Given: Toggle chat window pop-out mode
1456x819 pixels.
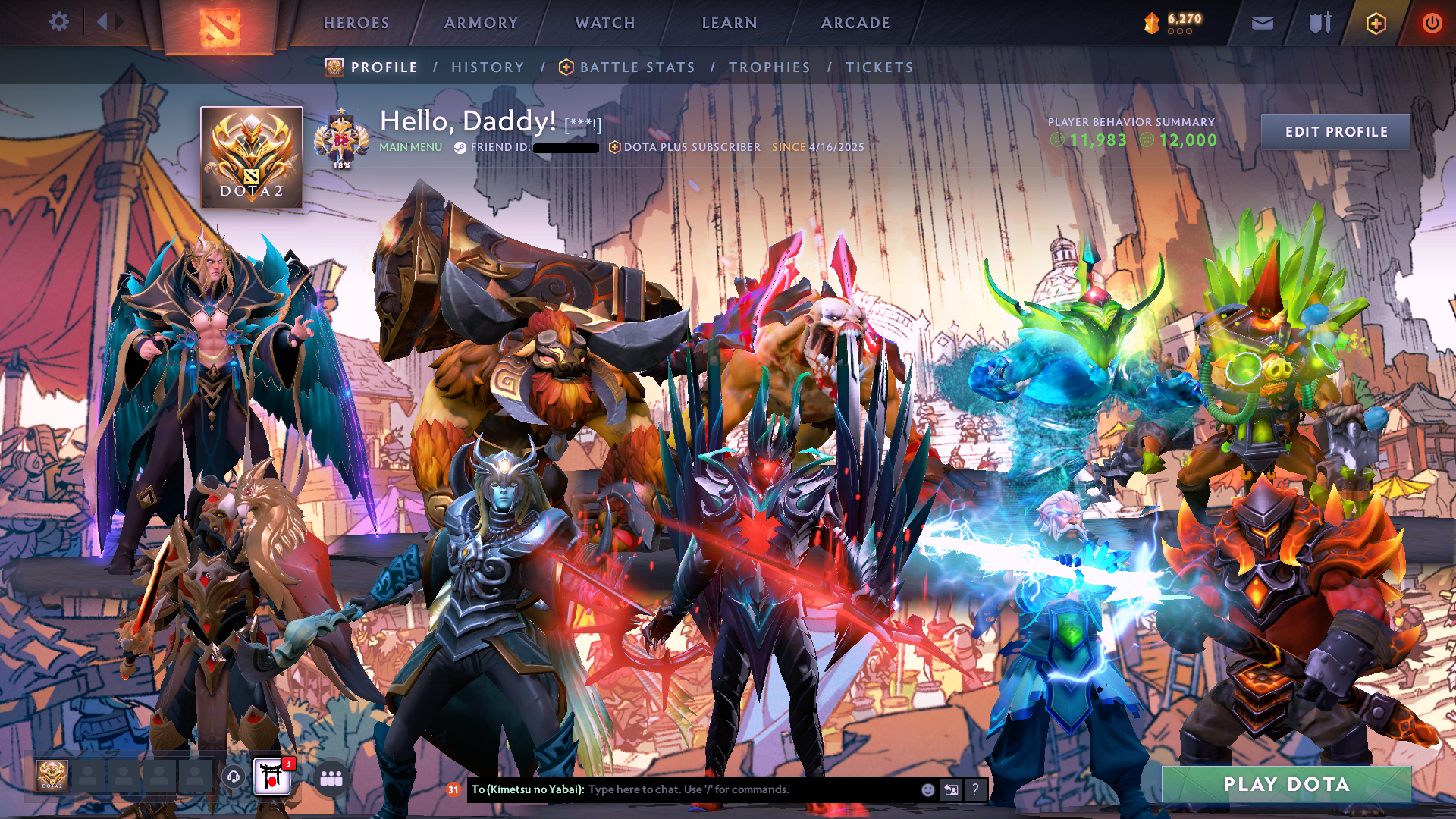Looking at the screenshot, I should point(950,790).
